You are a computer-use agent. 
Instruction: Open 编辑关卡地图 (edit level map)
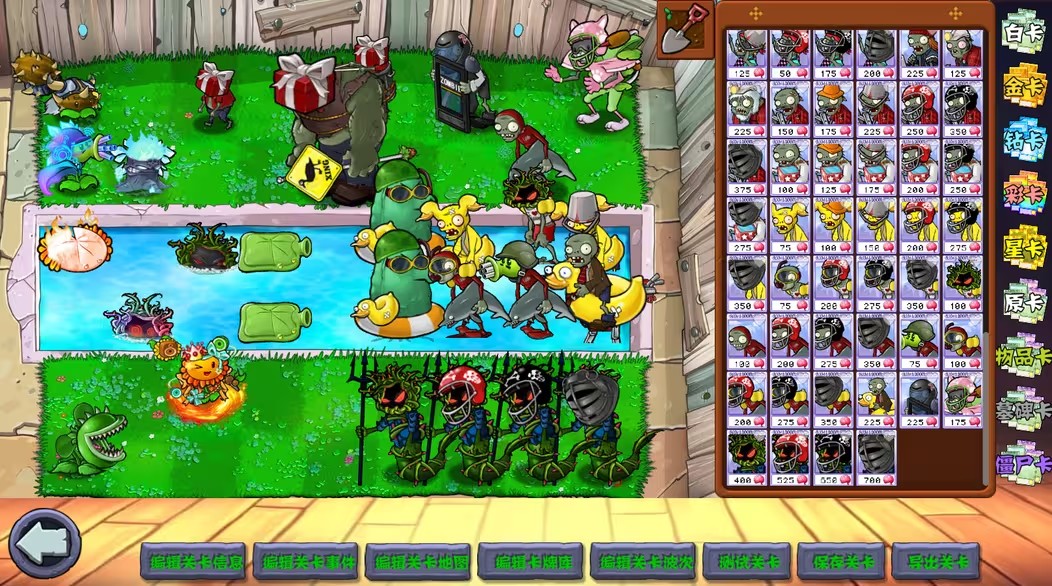[x=417, y=562]
